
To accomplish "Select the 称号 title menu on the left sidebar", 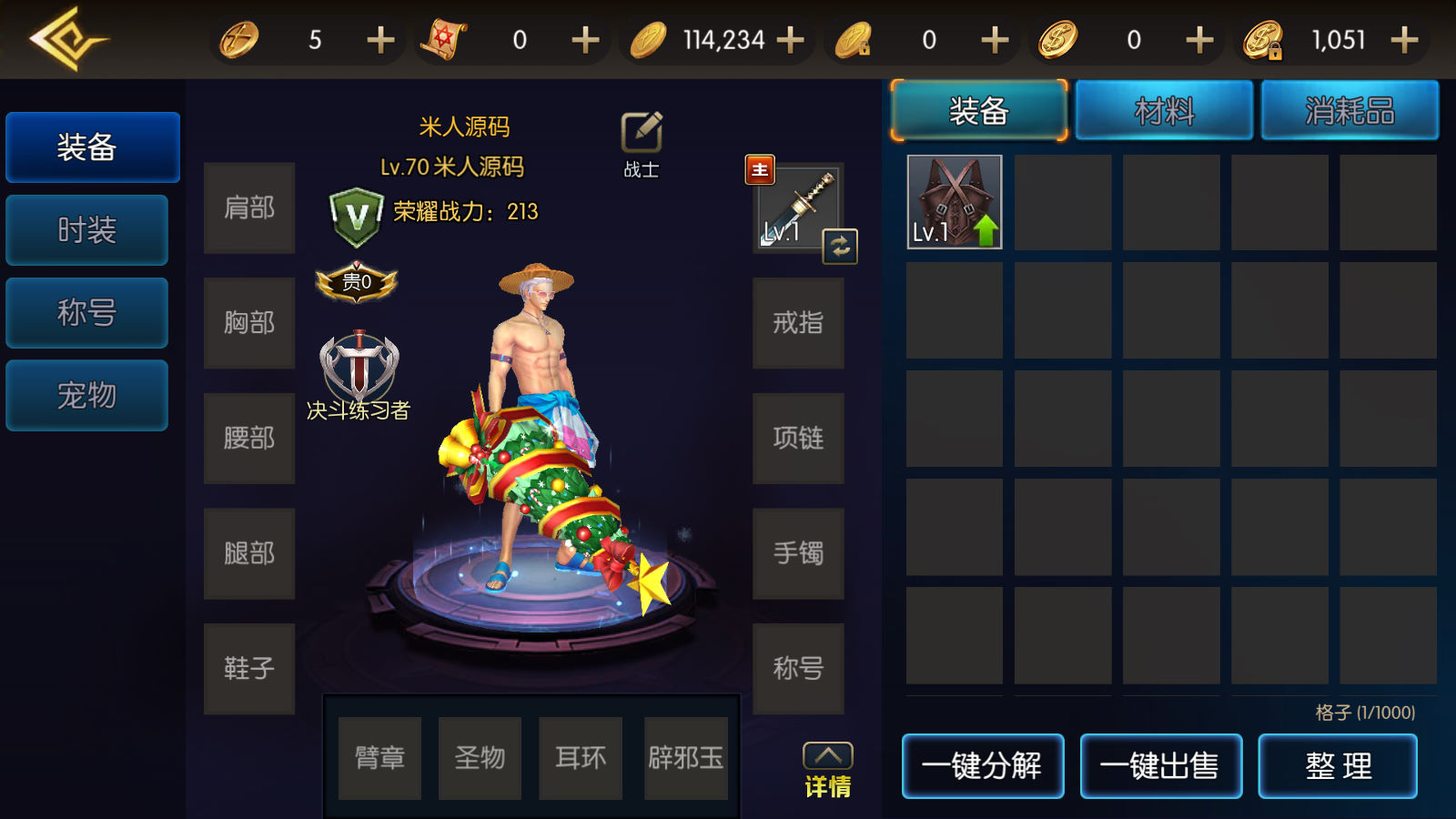I will [87, 313].
